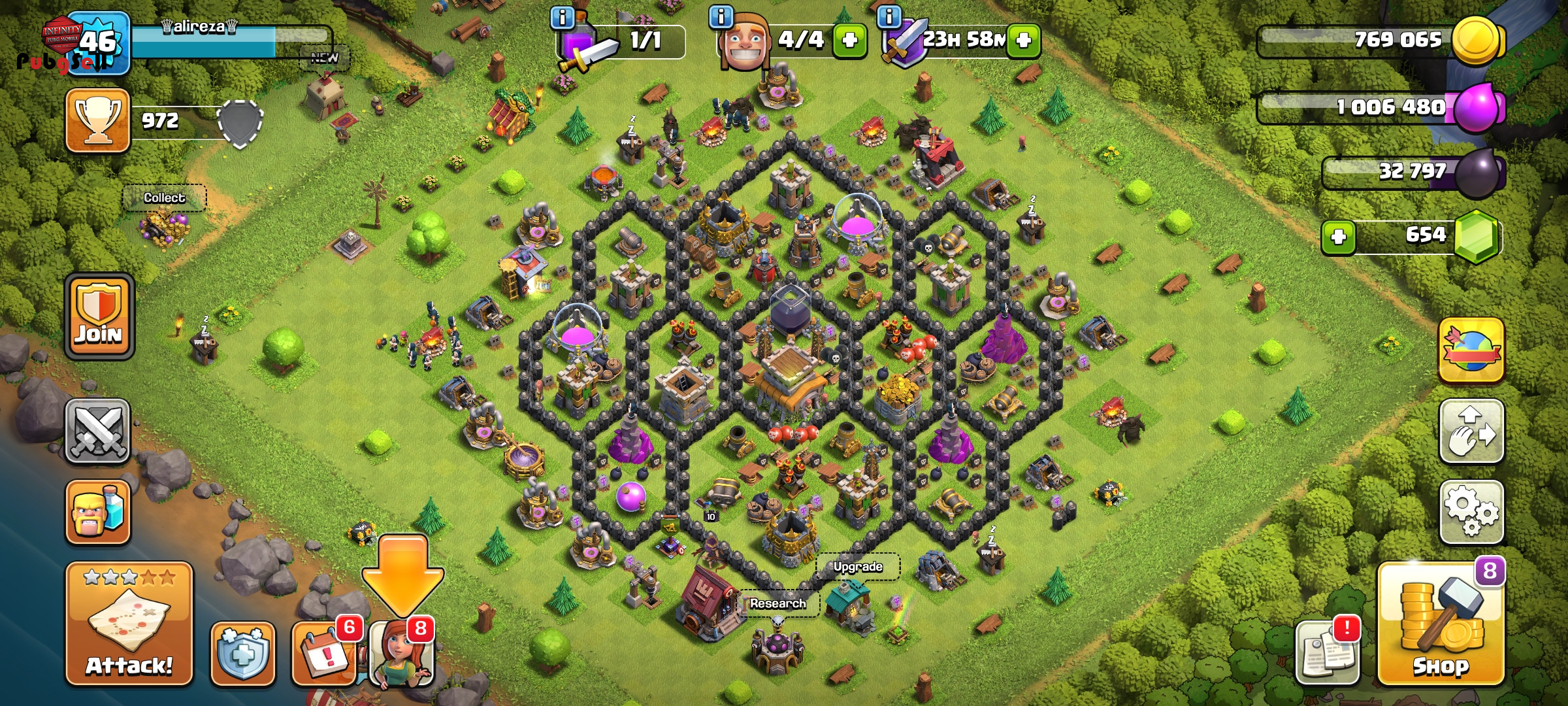Open the Attack! map button
The image size is (1568, 706).
click(x=129, y=624)
